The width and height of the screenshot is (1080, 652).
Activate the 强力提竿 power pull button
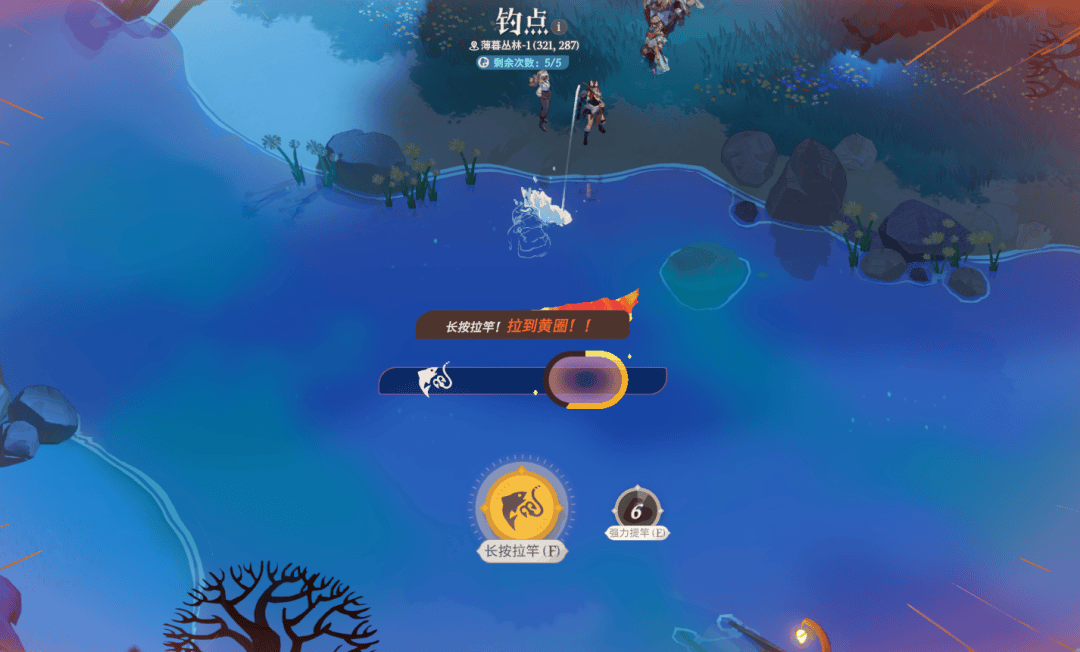pyautogui.click(x=636, y=509)
